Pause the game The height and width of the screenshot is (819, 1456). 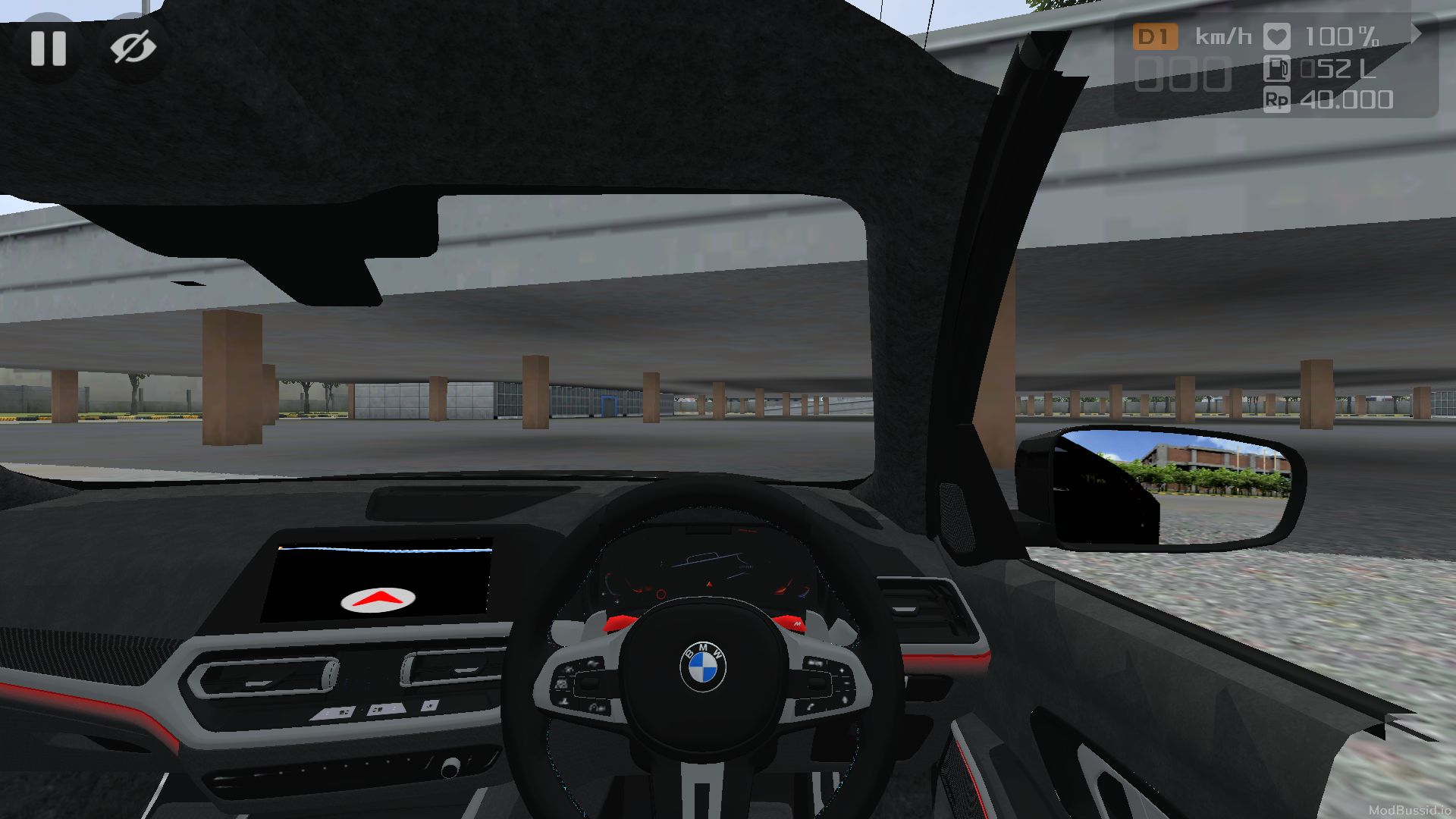[x=47, y=49]
